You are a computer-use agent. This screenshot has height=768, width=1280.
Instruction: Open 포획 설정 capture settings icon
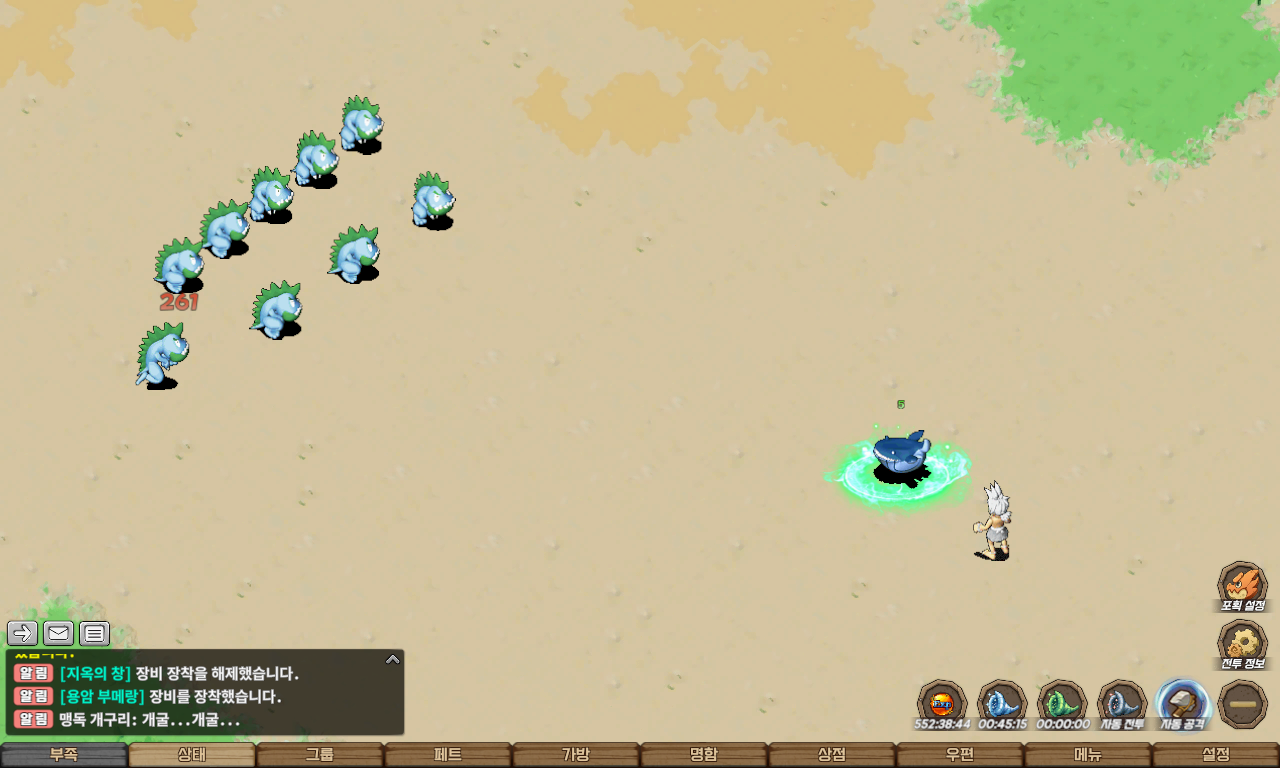coord(1242,586)
